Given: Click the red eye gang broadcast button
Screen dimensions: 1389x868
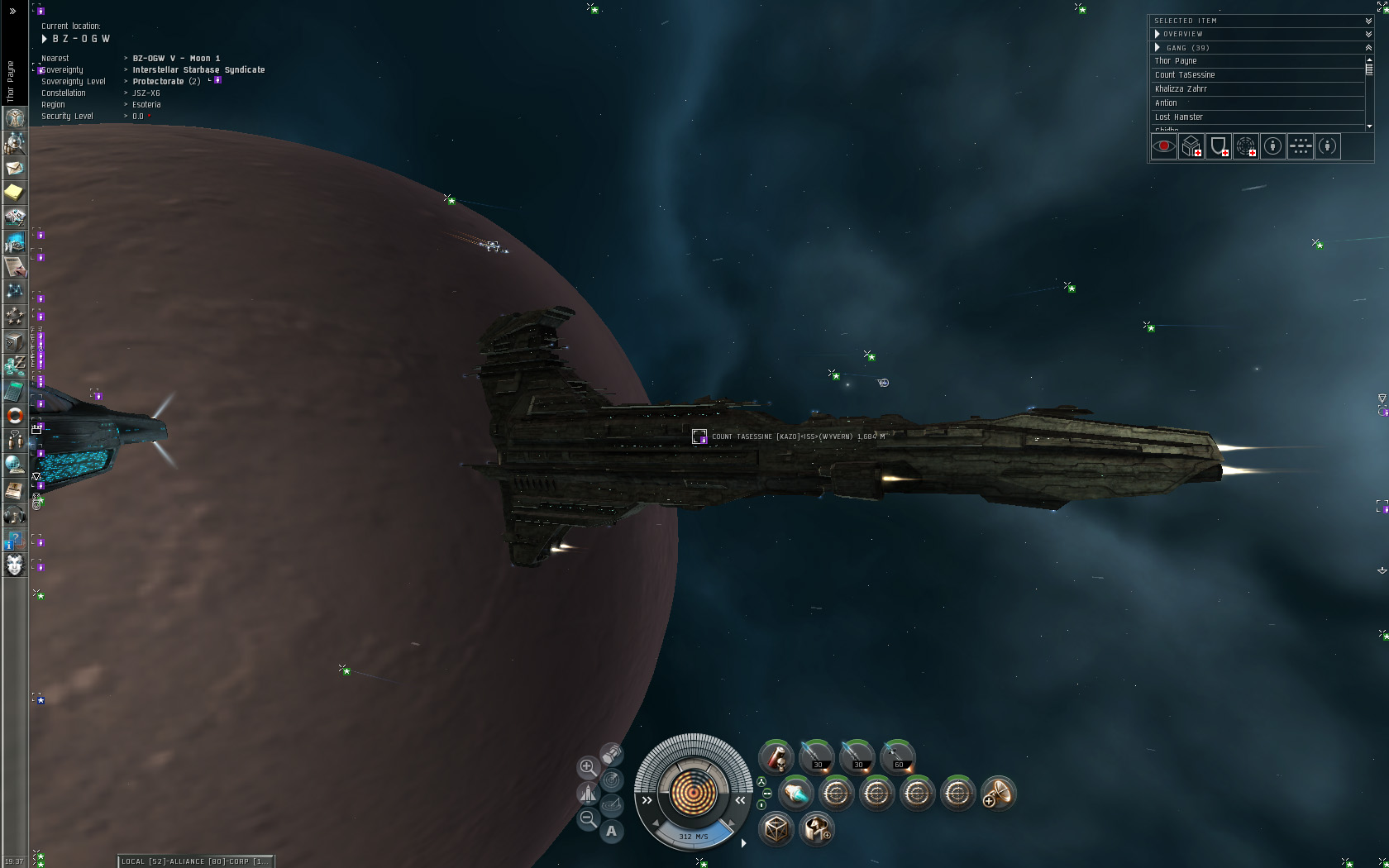Looking at the screenshot, I should 1164,146.
